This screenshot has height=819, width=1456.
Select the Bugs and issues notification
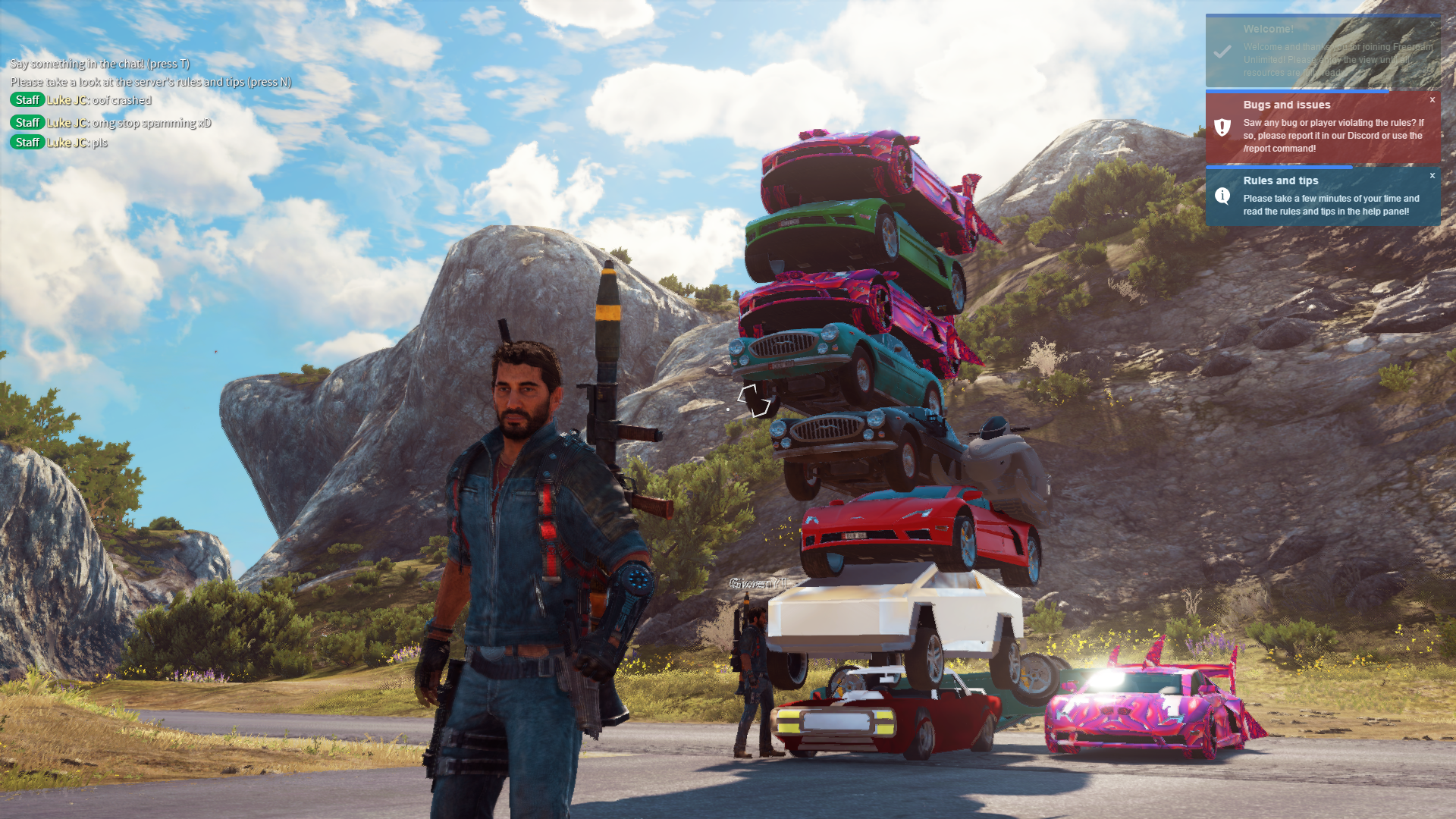tap(1323, 127)
